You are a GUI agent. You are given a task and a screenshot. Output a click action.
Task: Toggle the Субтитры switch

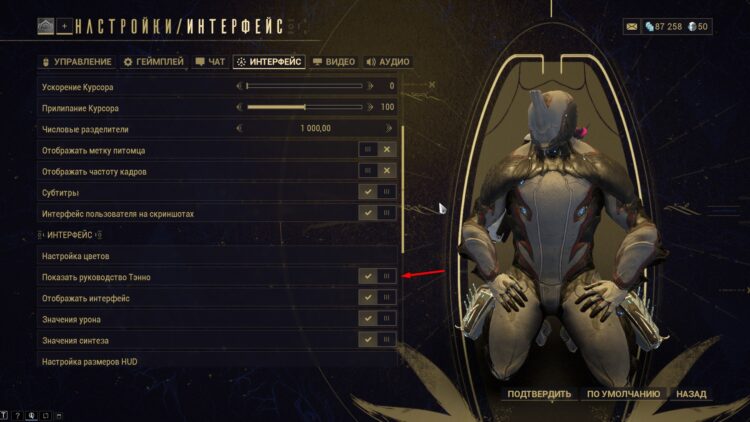coord(378,192)
